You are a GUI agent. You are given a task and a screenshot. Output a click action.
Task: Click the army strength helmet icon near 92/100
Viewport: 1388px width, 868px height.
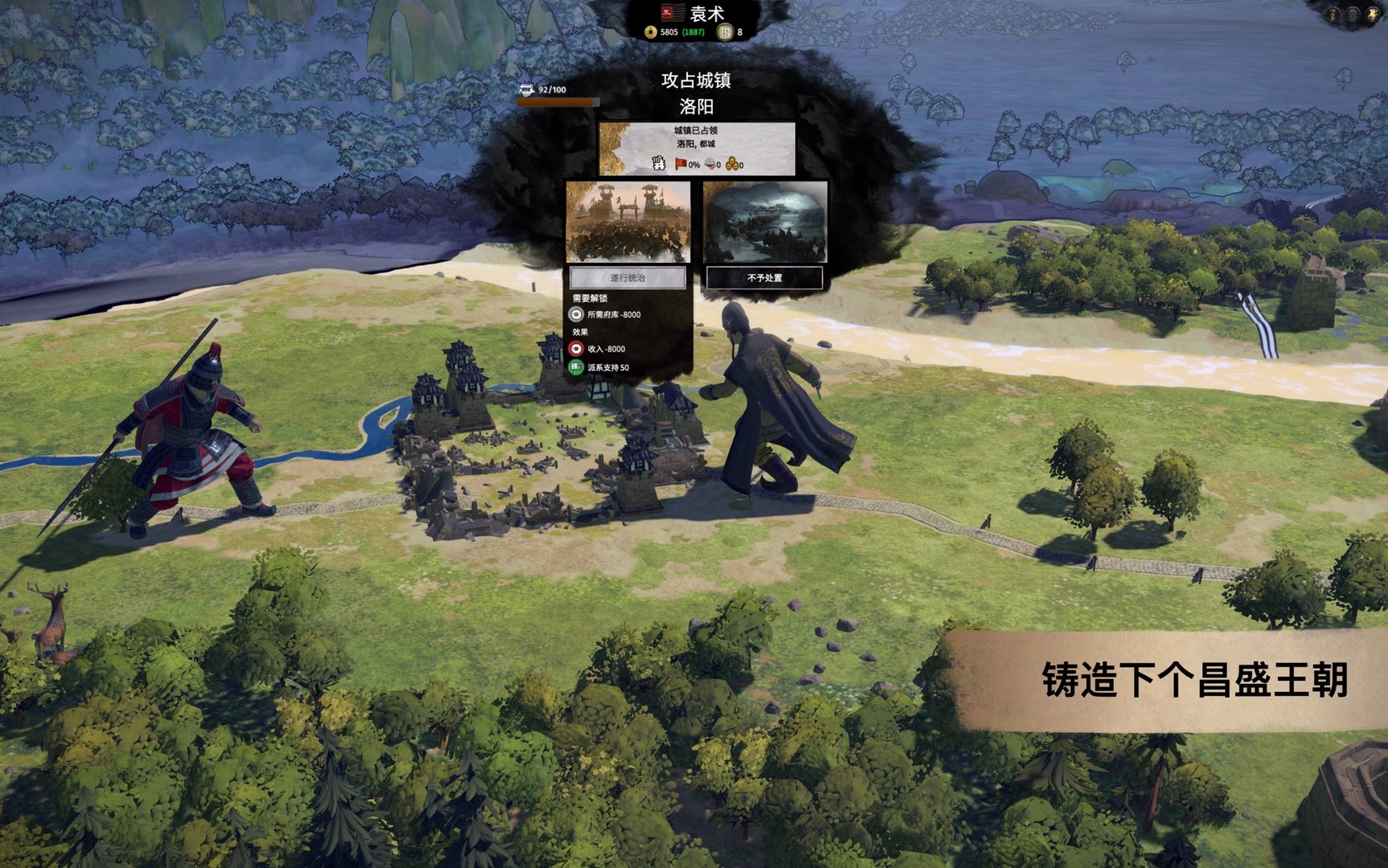coord(526,90)
